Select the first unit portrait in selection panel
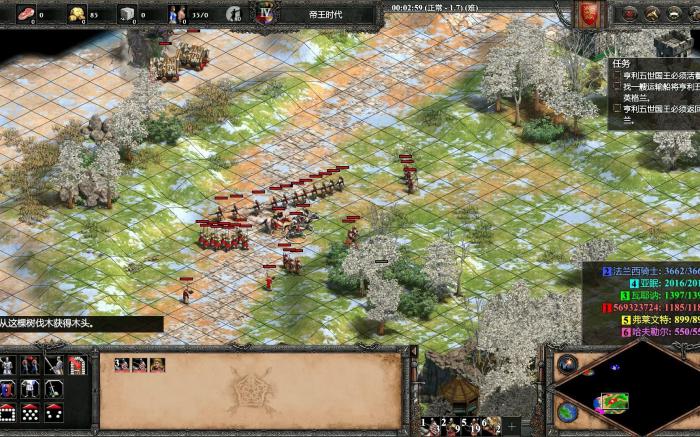The image size is (700, 437). [x=121, y=365]
